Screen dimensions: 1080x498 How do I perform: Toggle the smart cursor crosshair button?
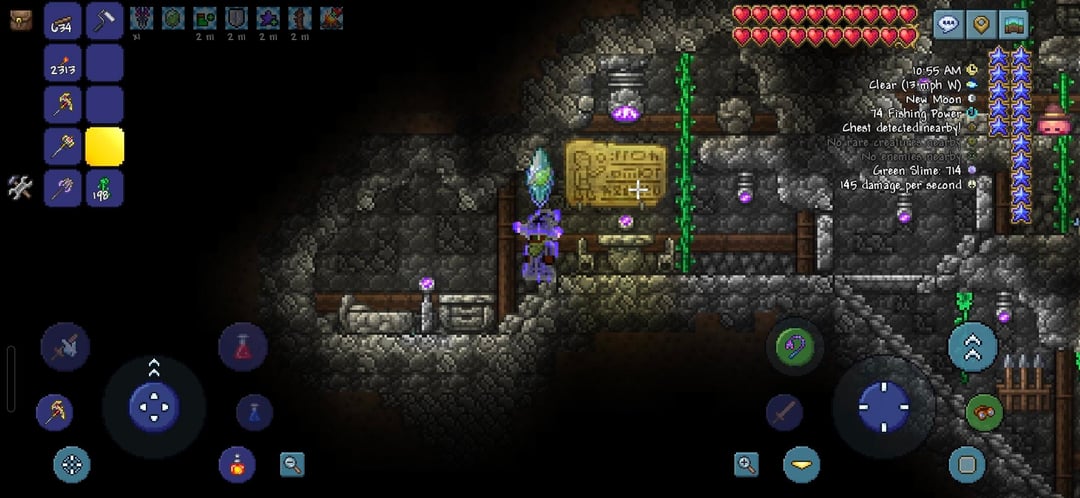[x=71, y=464]
